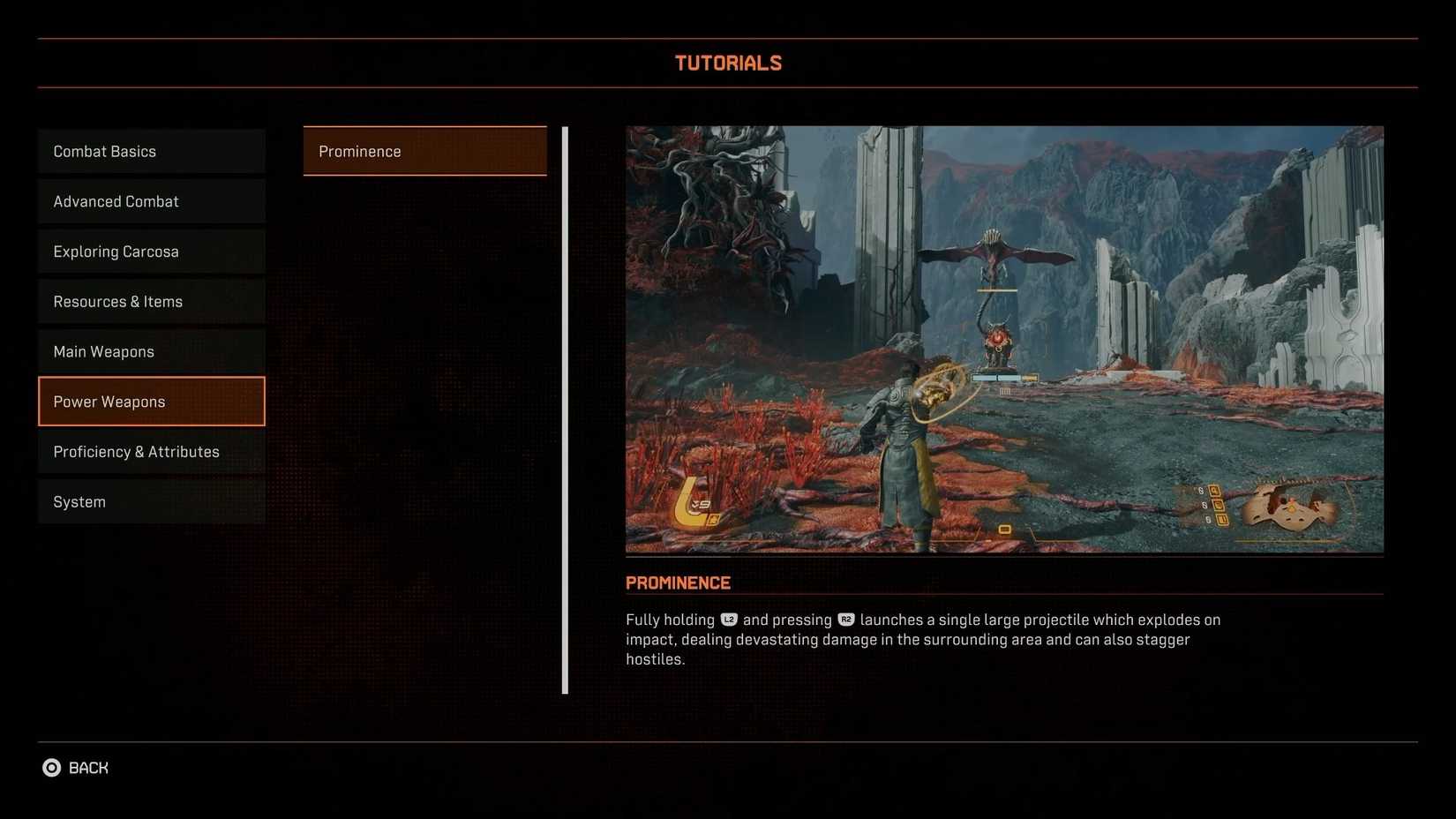Select the Prominence tutorial entry
The image size is (1456, 819).
pyautogui.click(x=425, y=151)
